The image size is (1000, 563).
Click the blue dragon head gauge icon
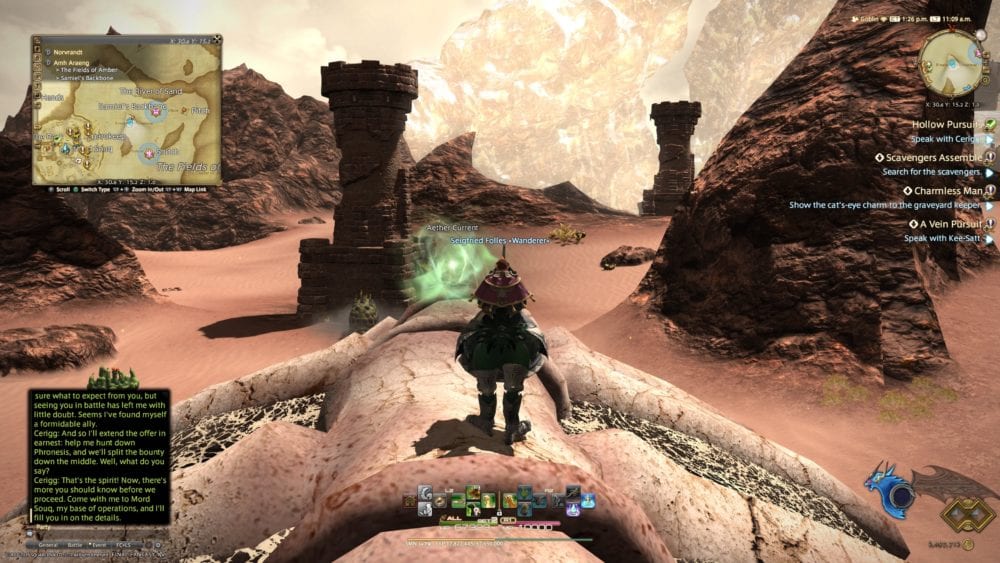click(x=889, y=487)
